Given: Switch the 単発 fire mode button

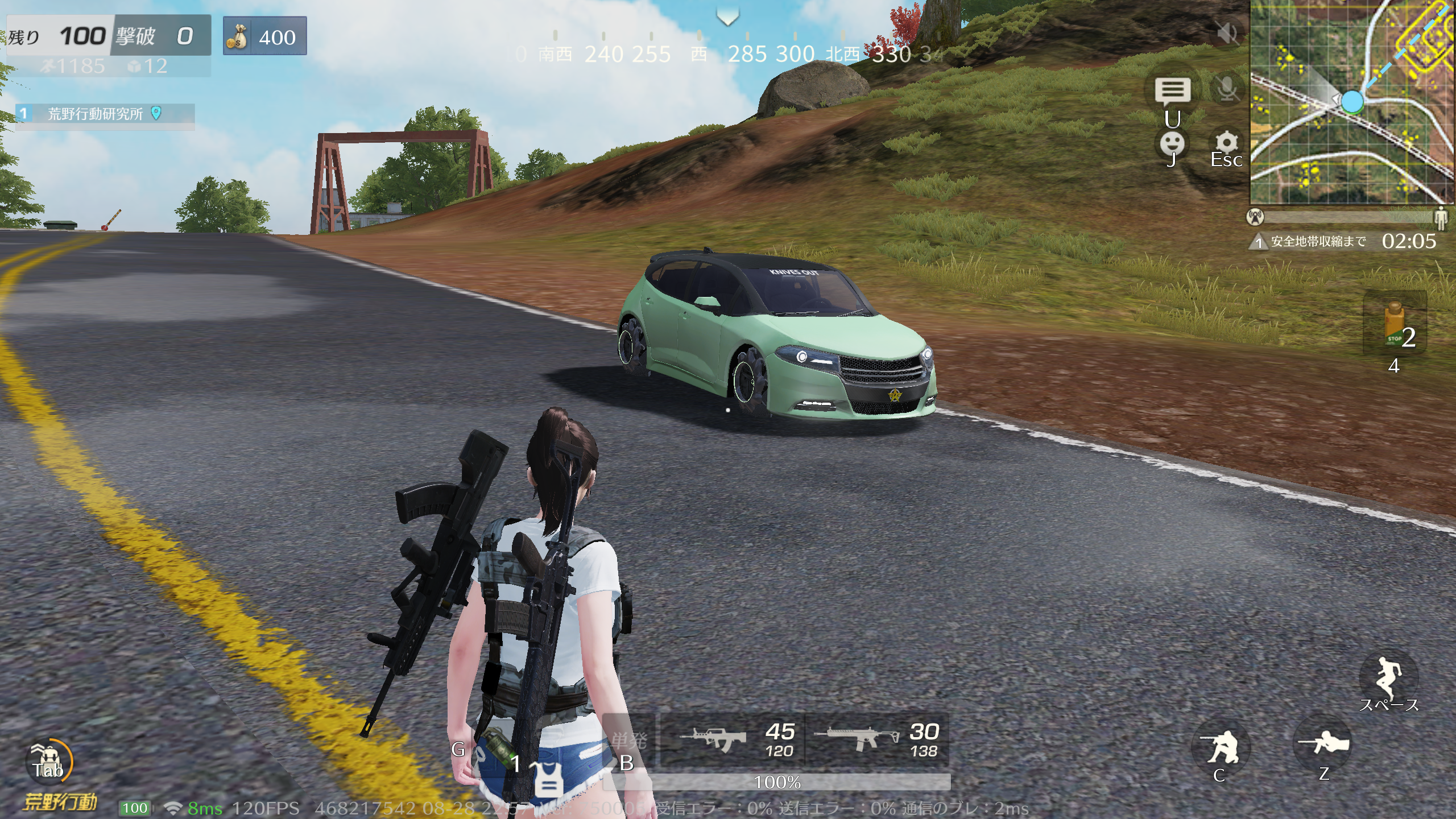Looking at the screenshot, I should click(x=628, y=741).
